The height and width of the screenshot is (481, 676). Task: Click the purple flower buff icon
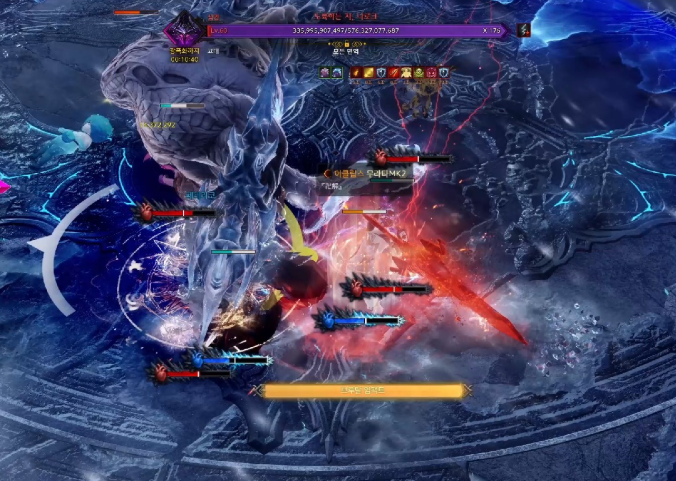tap(325, 72)
